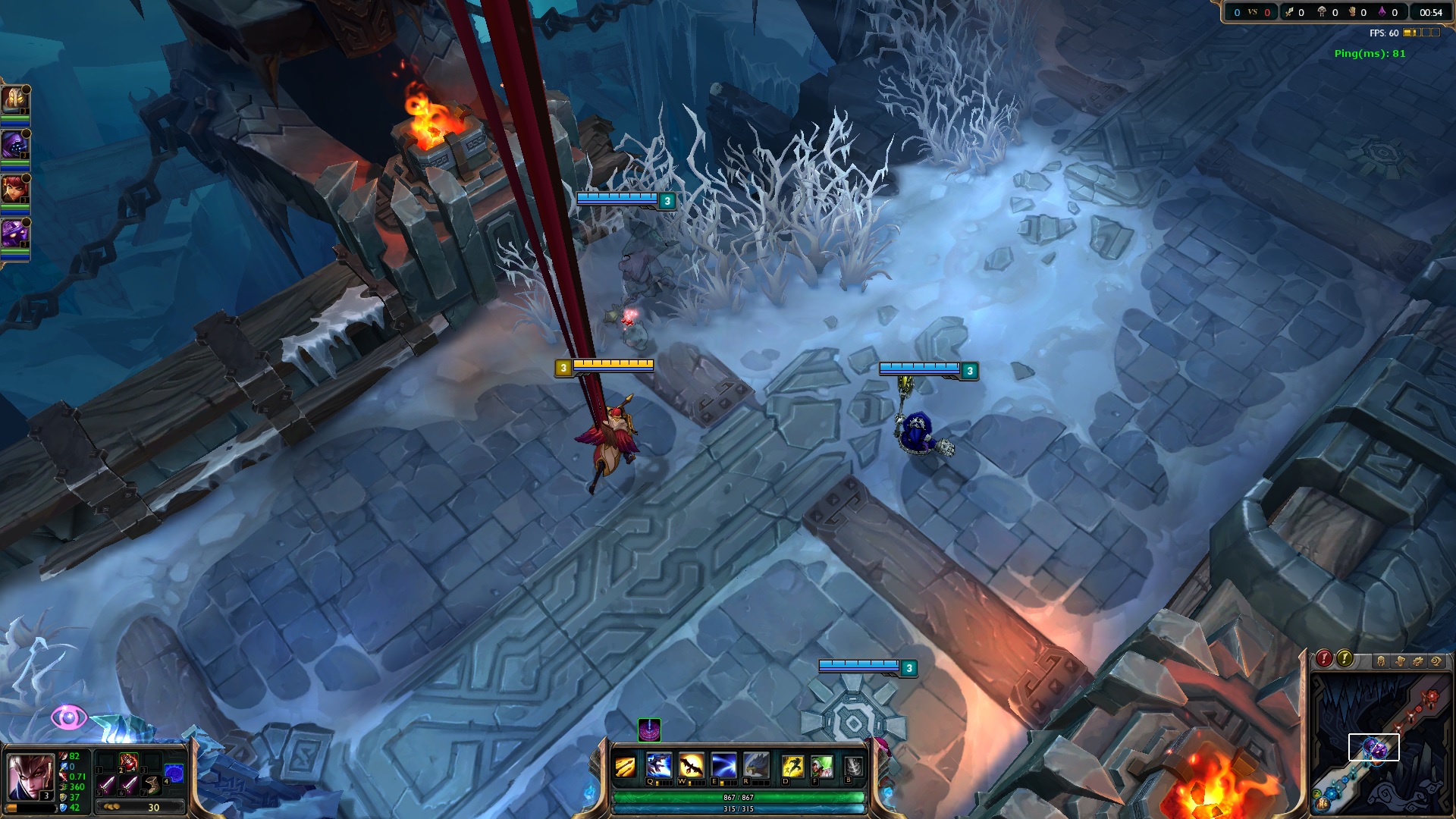Viewport: 1456px width, 819px height.
Task: Use the Flash summoner spell
Action: [x=792, y=766]
